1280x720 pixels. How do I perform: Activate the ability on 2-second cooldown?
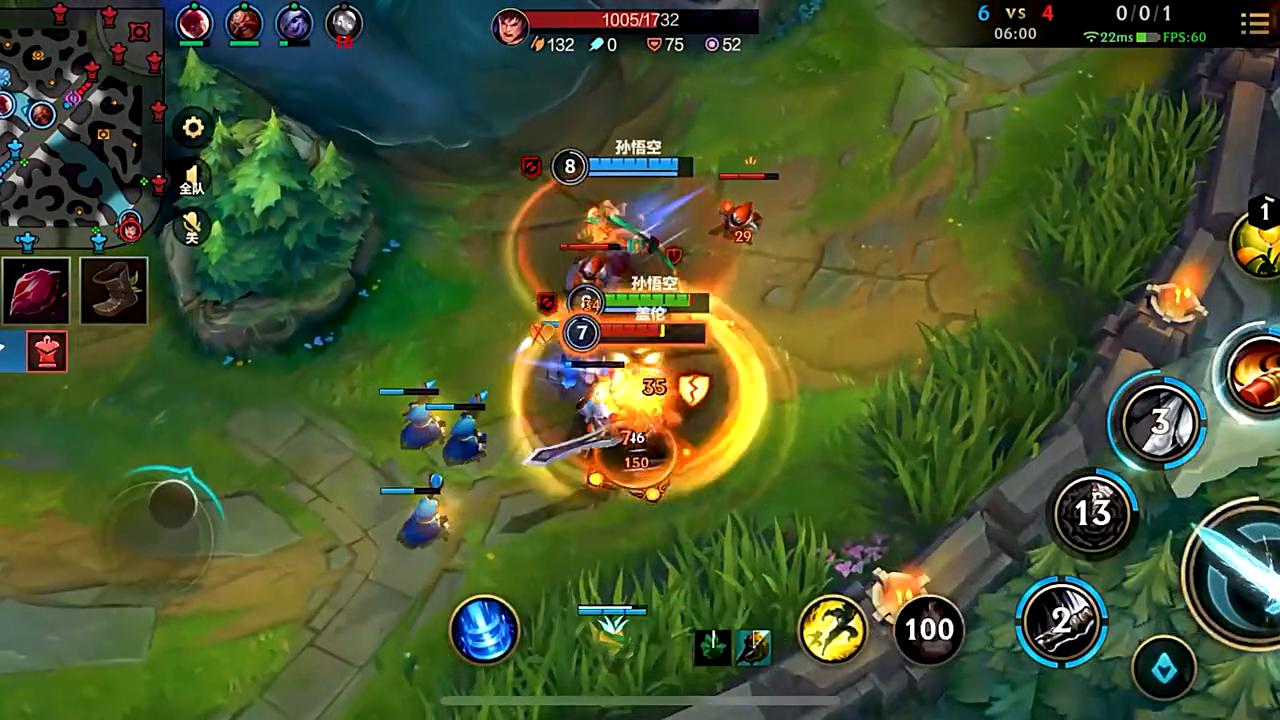tap(1061, 621)
